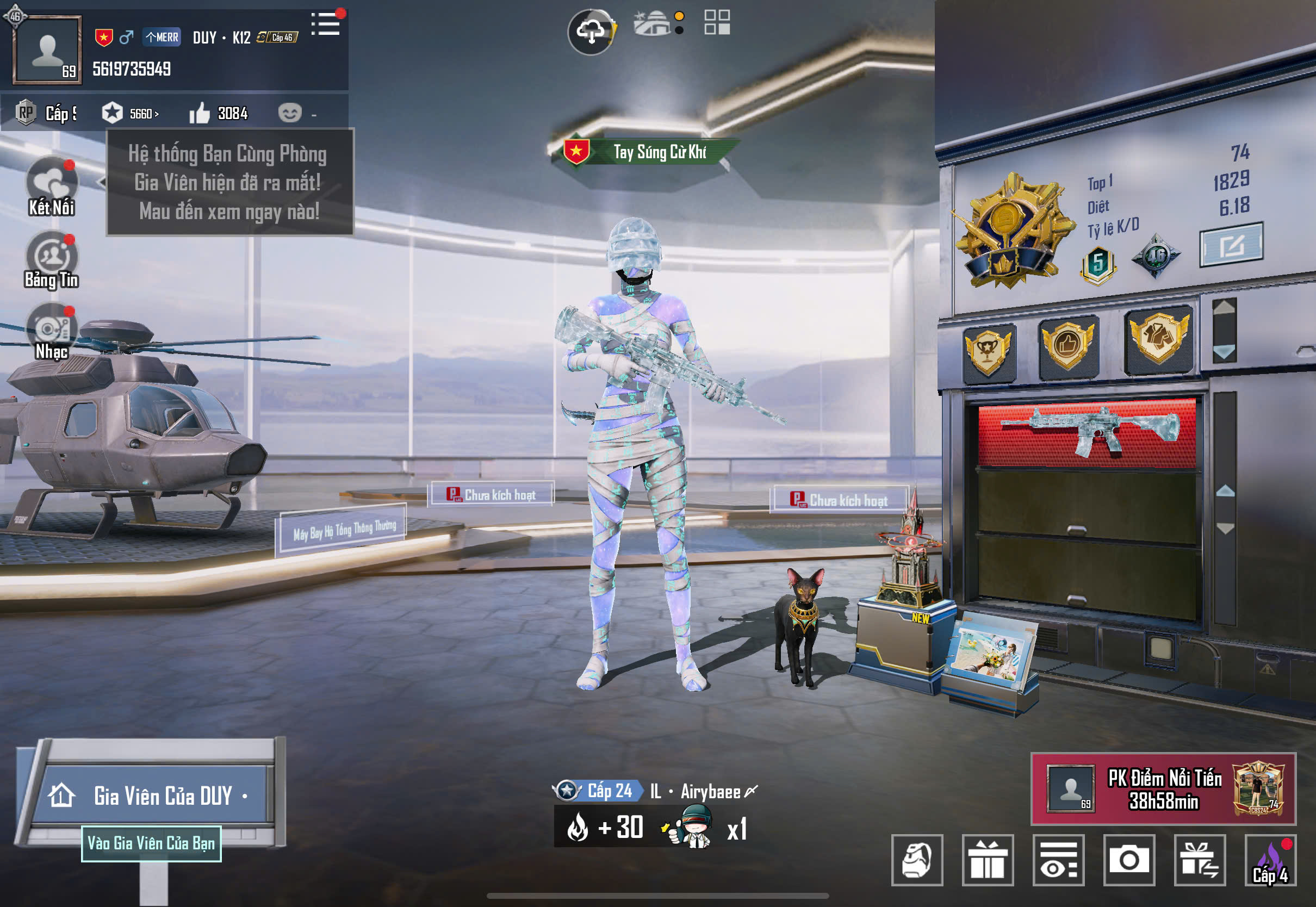Viewport: 1316px width, 907px height.
Task: Enter Gia Viên Của DUY home
Action: coord(153,796)
